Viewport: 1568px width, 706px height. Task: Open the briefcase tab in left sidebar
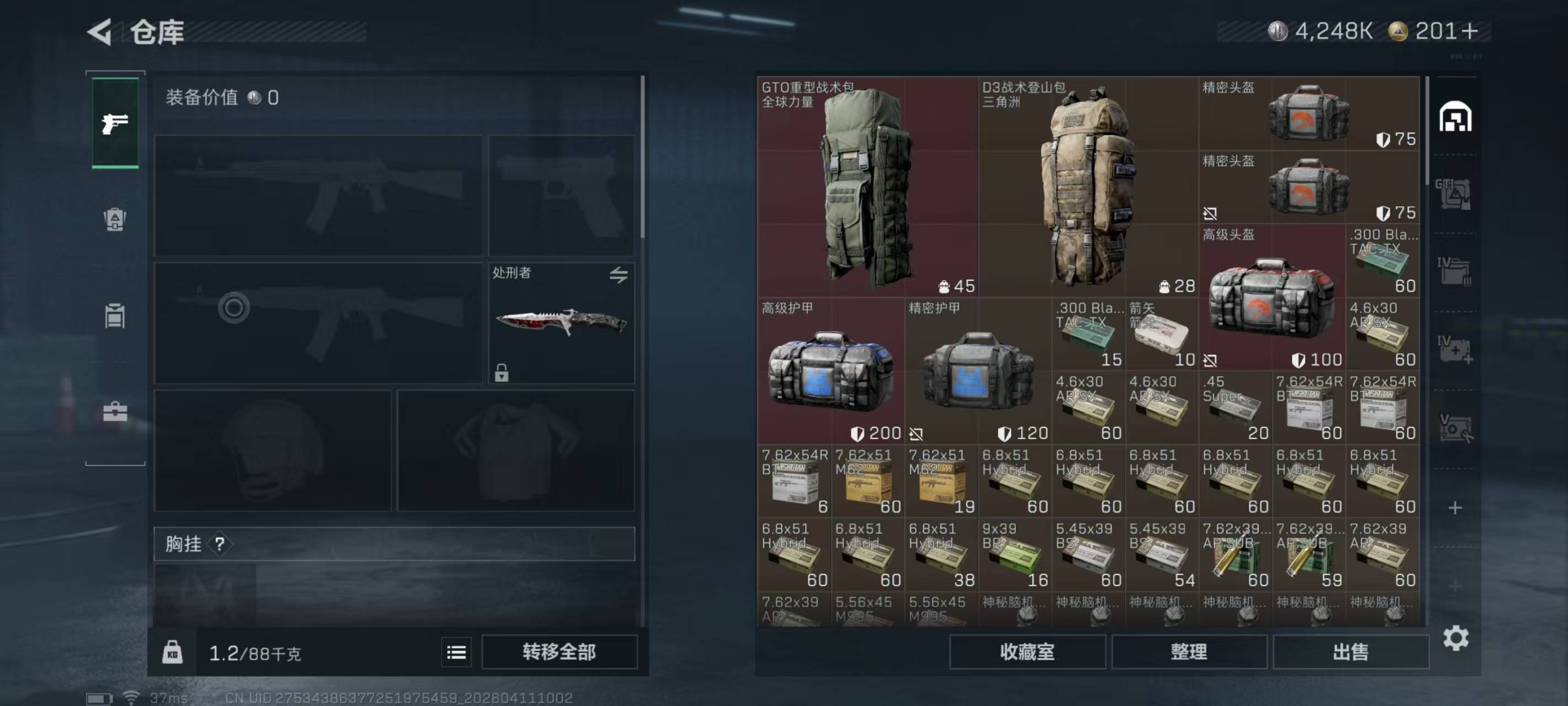[x=115, y=412]
